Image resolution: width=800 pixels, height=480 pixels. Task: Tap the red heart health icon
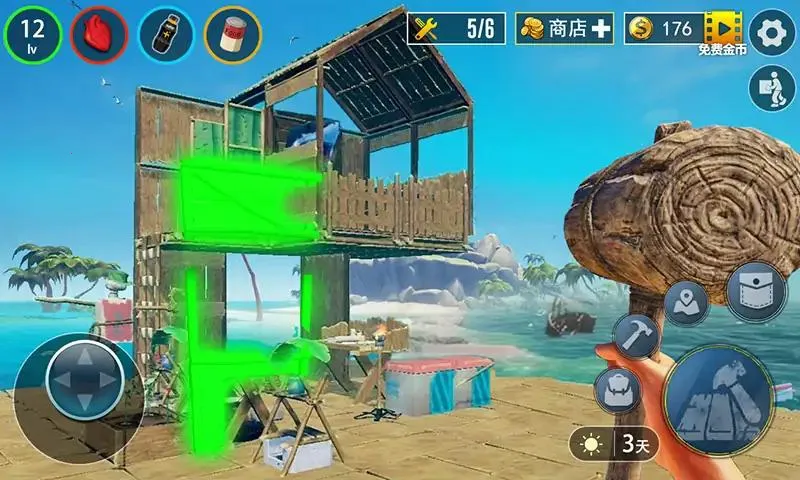(98, 34)
